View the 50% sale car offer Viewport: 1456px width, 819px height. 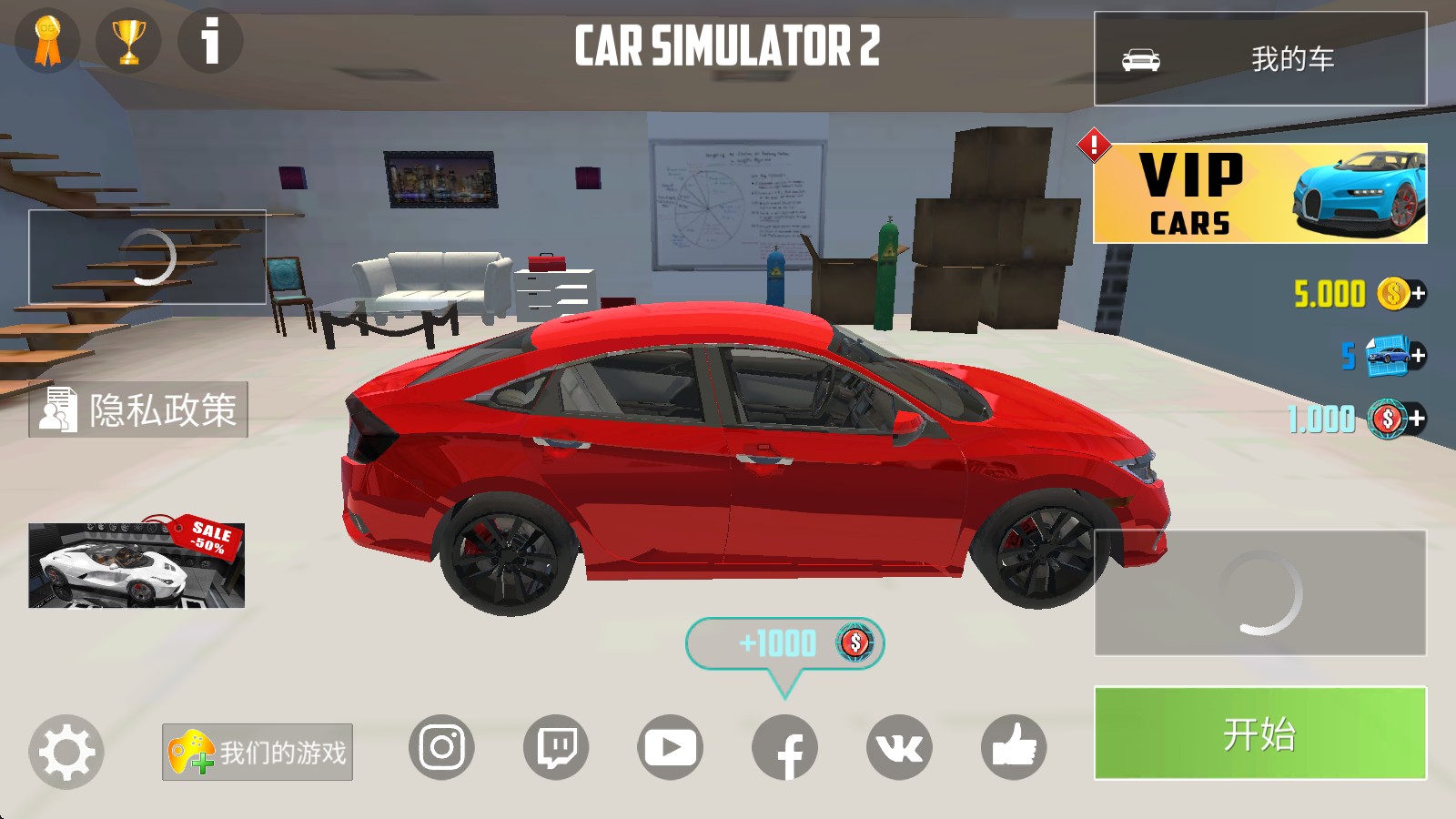tap(136, 564)
